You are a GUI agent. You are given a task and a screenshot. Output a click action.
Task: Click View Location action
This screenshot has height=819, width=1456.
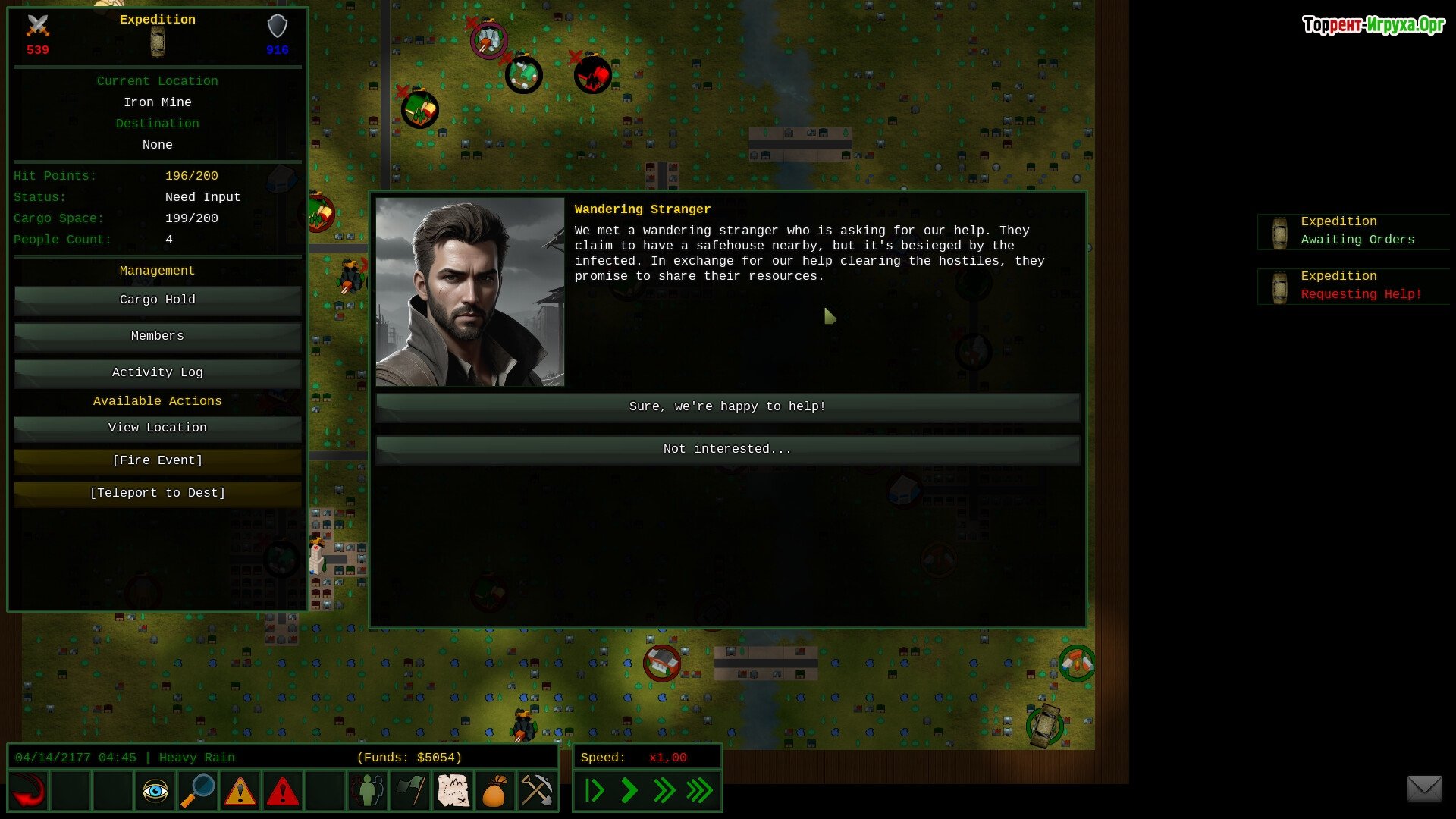[x=157, y=428]
